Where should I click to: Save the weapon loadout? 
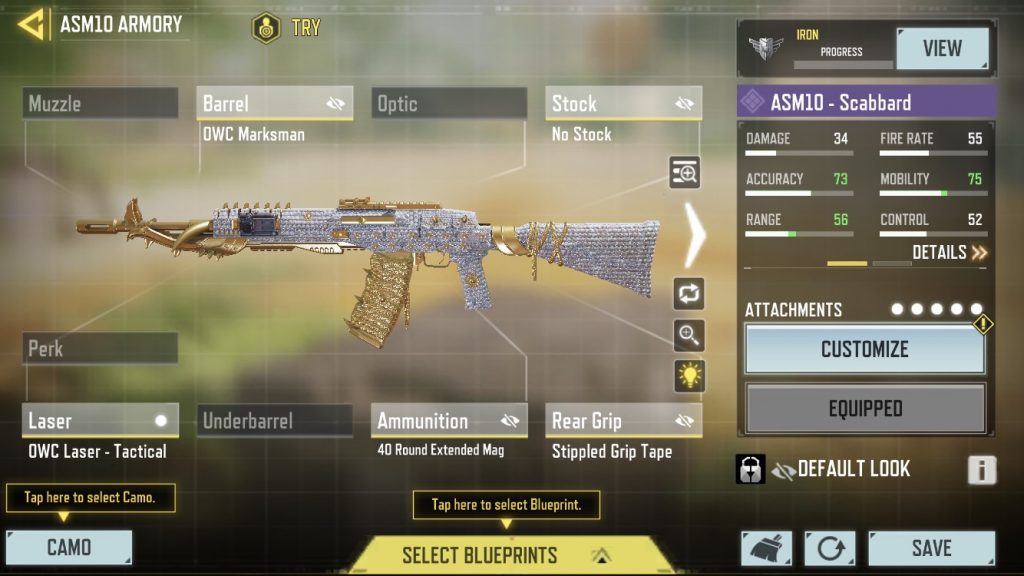(931, 548)
